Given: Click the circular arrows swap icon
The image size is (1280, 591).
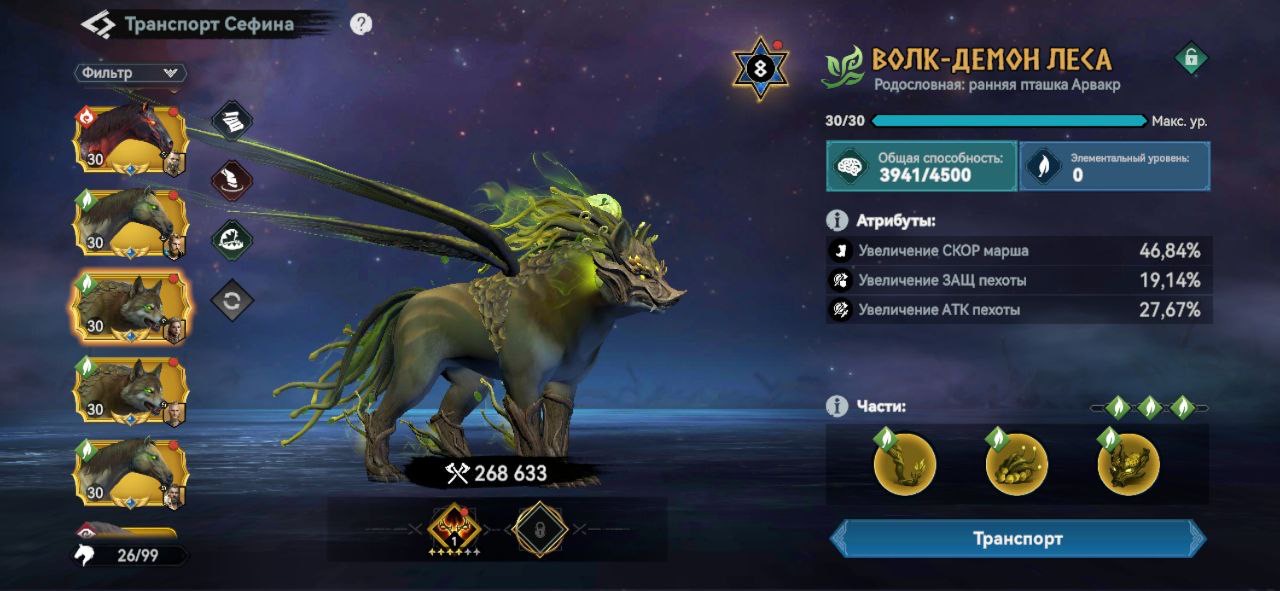Looking at the screenshot, I should [232, 301].
